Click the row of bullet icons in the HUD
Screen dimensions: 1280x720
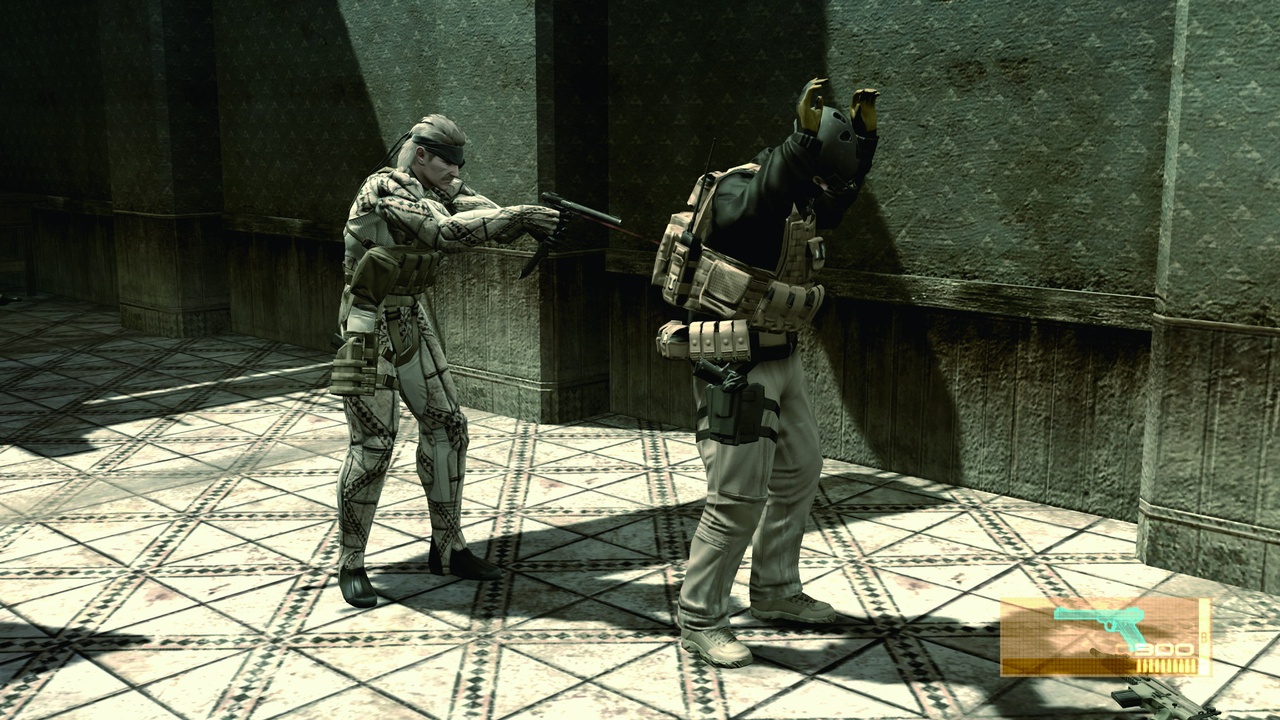tap(1165, 664)
